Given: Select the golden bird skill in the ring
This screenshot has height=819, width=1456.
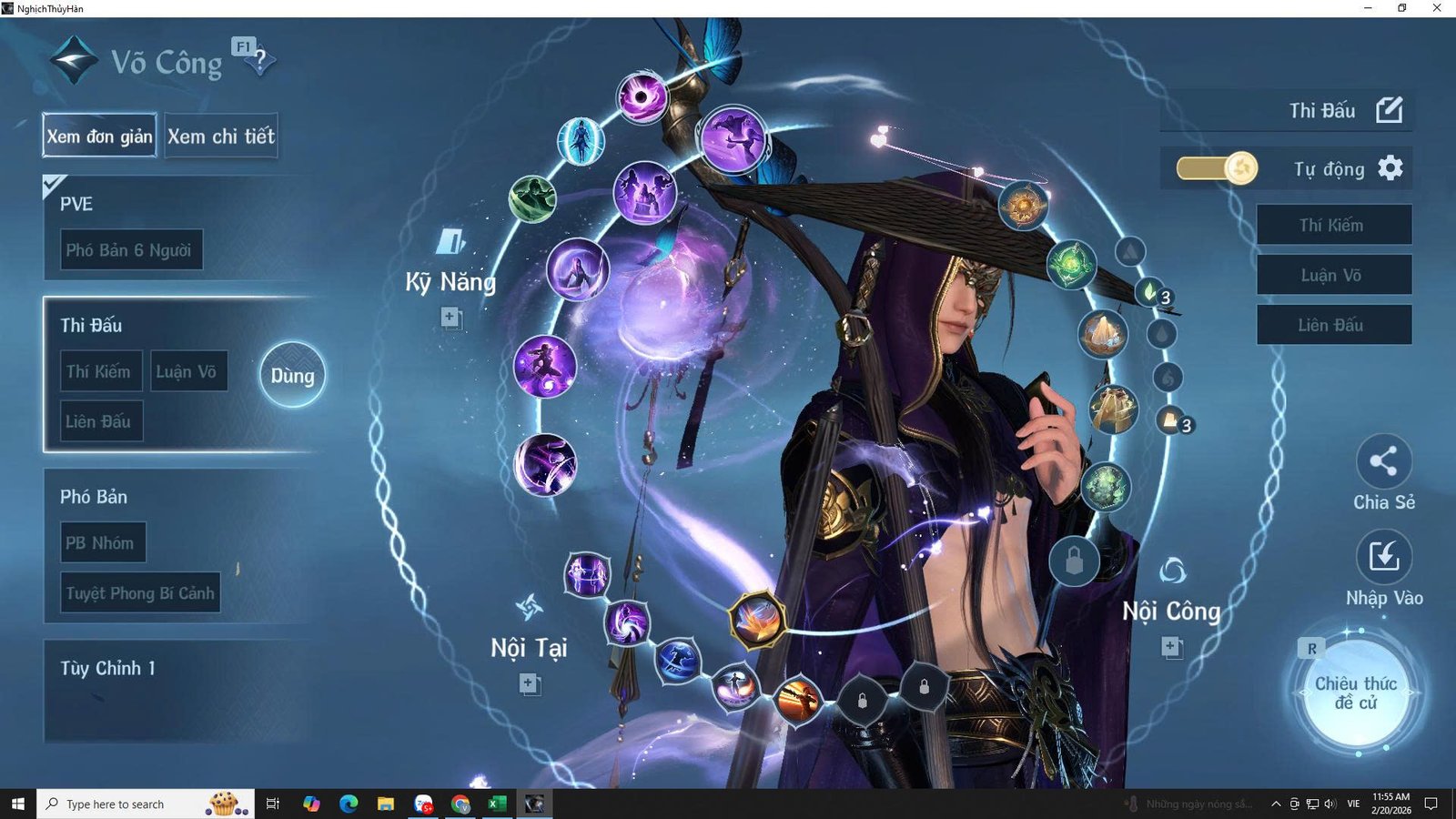Looking at the screenshot, I should (x=755, y=621).
